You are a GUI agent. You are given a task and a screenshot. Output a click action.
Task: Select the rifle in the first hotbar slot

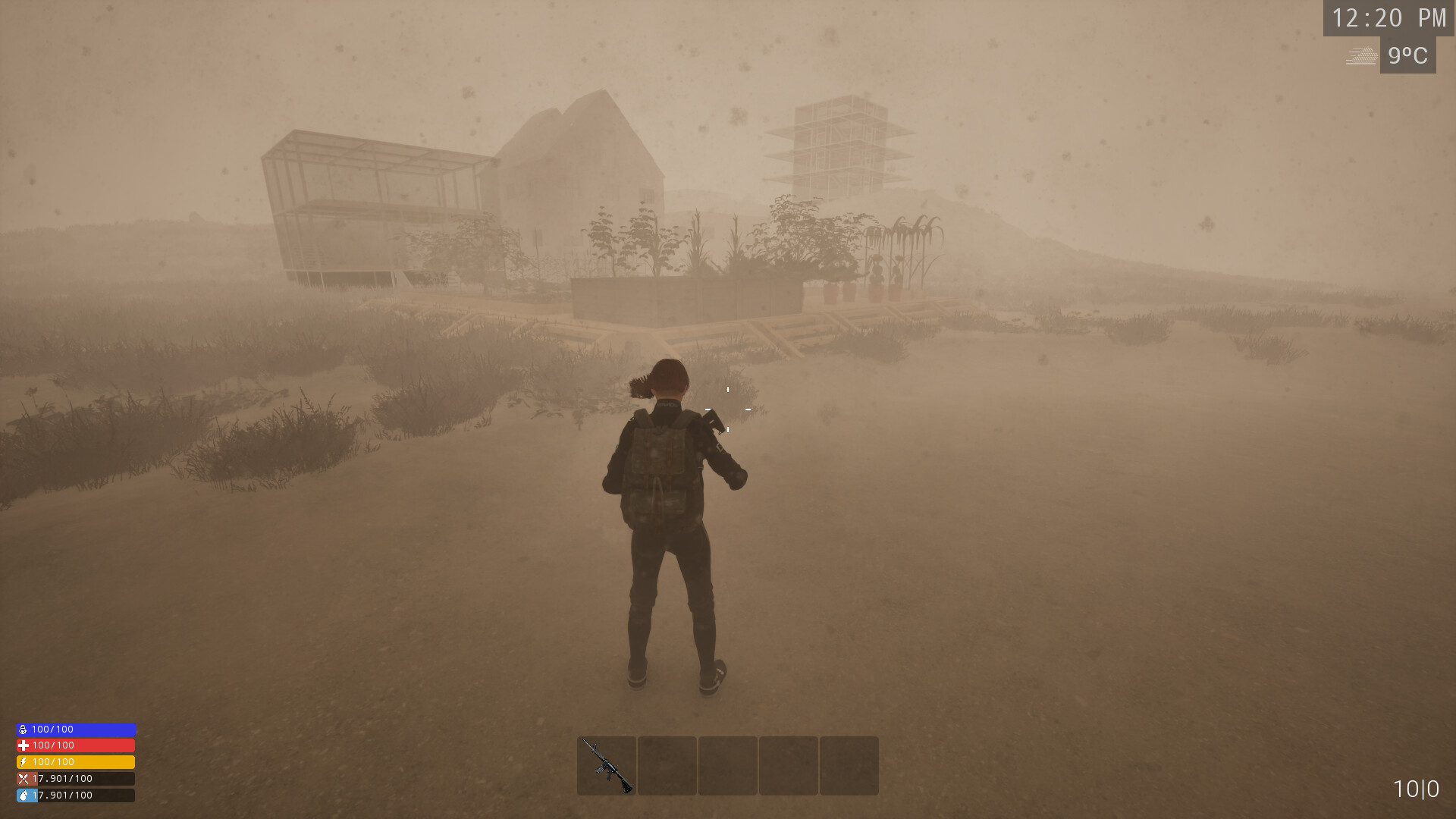click(606, 766)
